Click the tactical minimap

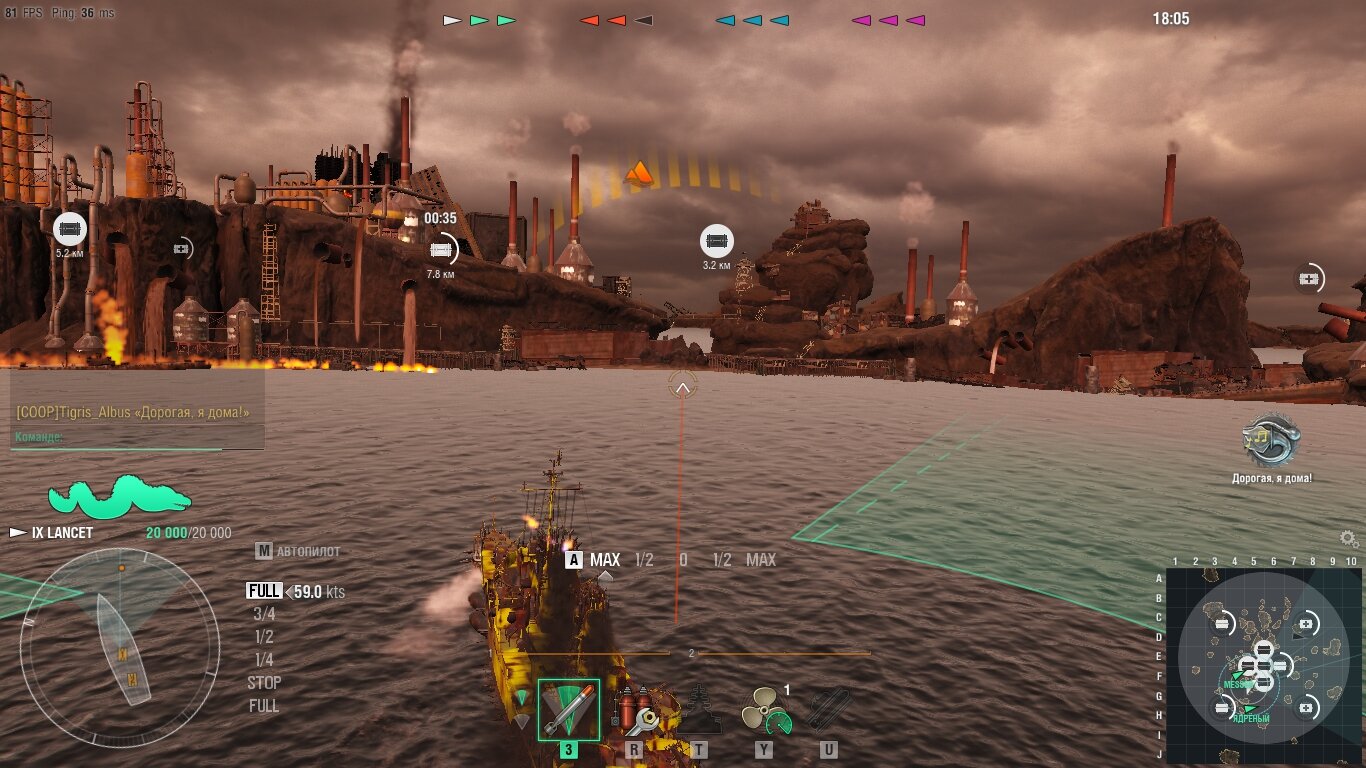tap(1263, 658)
